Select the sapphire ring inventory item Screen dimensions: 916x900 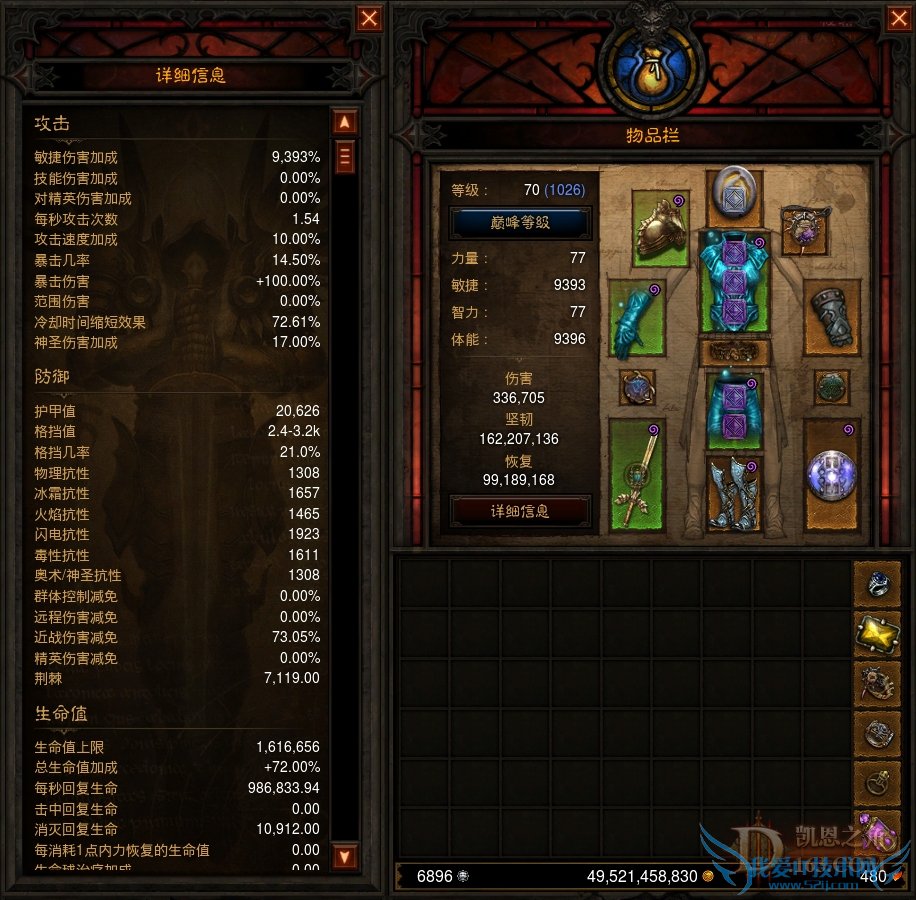[877, 583]
